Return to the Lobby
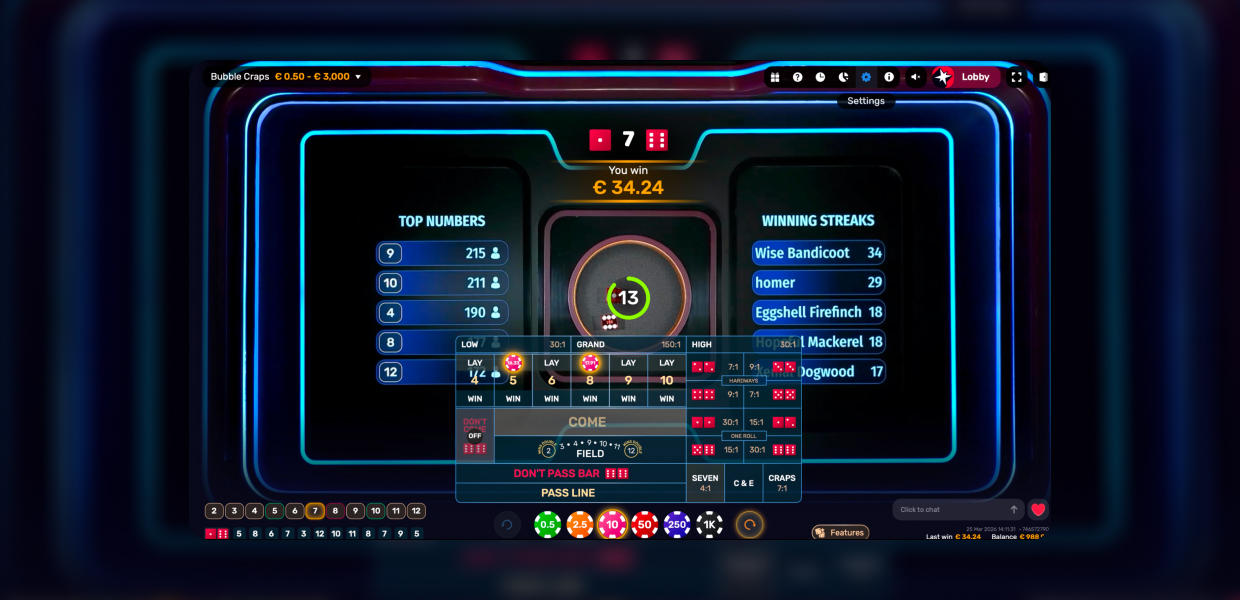1240x600 pixels. (966, 77)
